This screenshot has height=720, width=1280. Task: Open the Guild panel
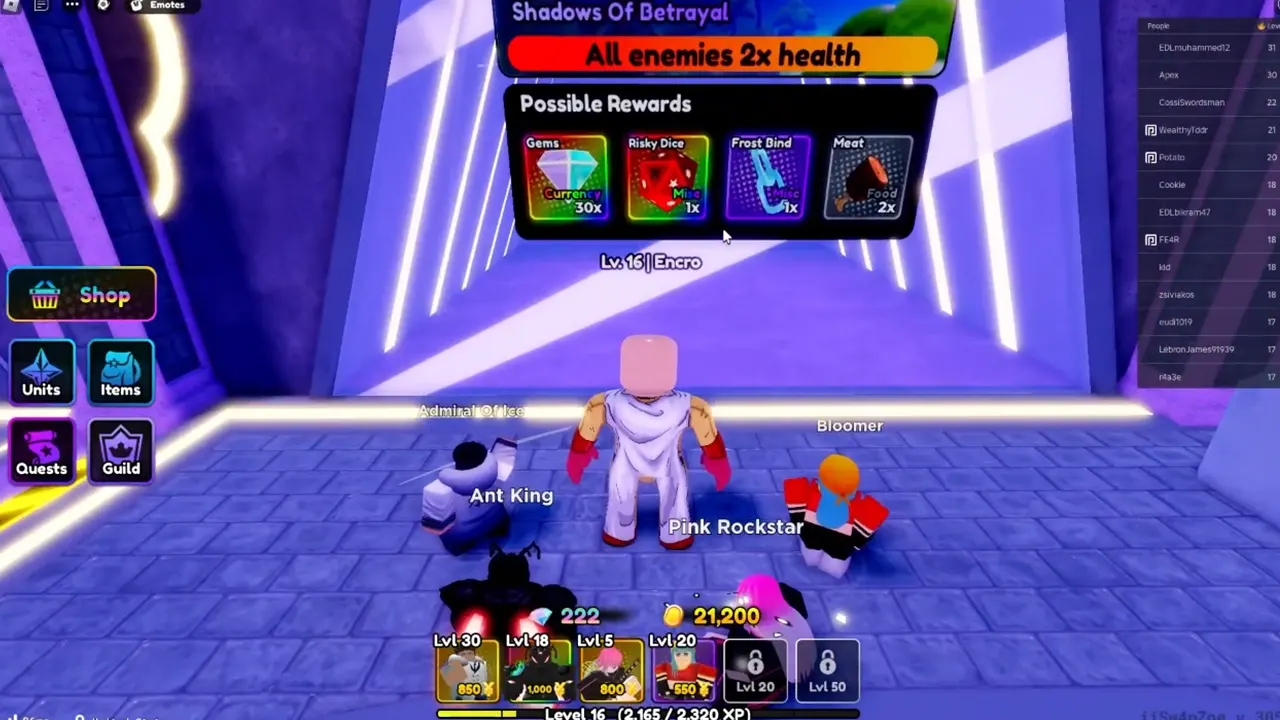pyautogui.click(x=120, y=451)
